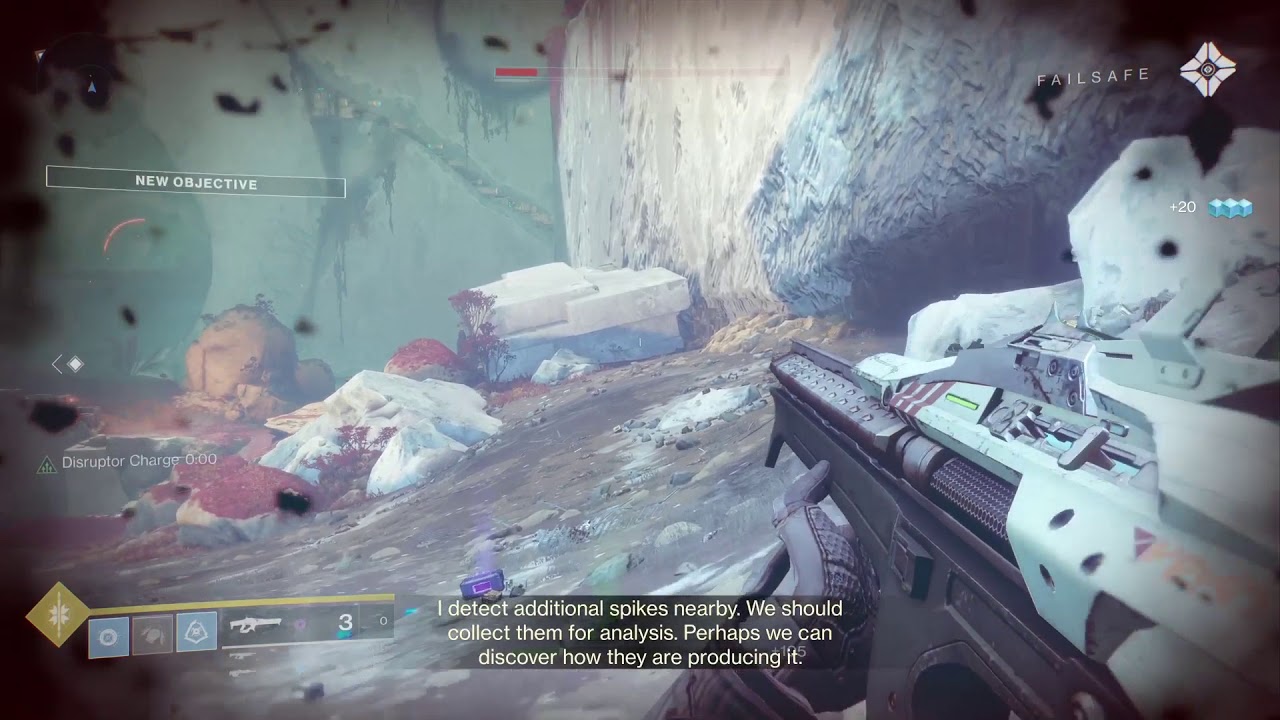1280x720 pixels.
Task: Activate the class ability barricade icon
Action: 197,634
